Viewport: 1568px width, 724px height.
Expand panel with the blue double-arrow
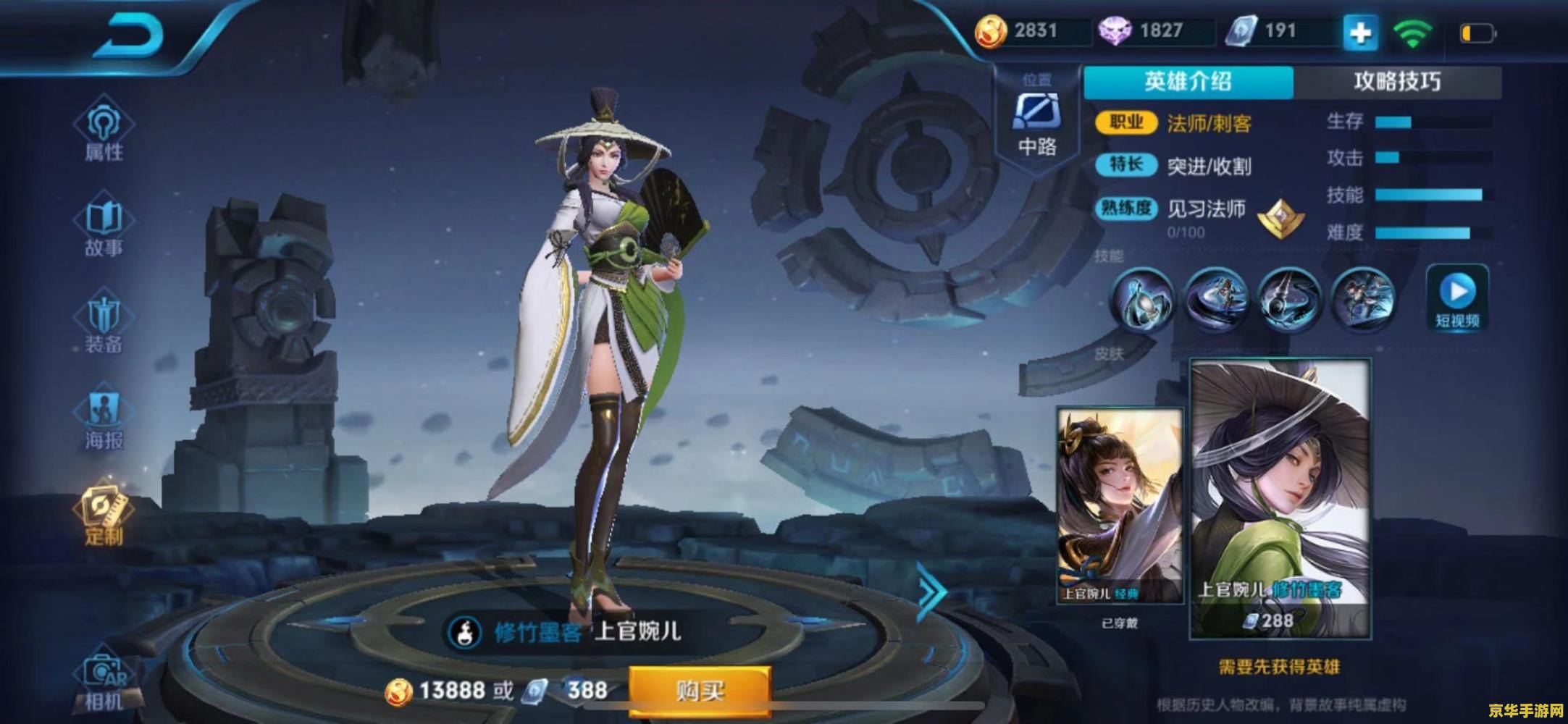click(931, 592)
